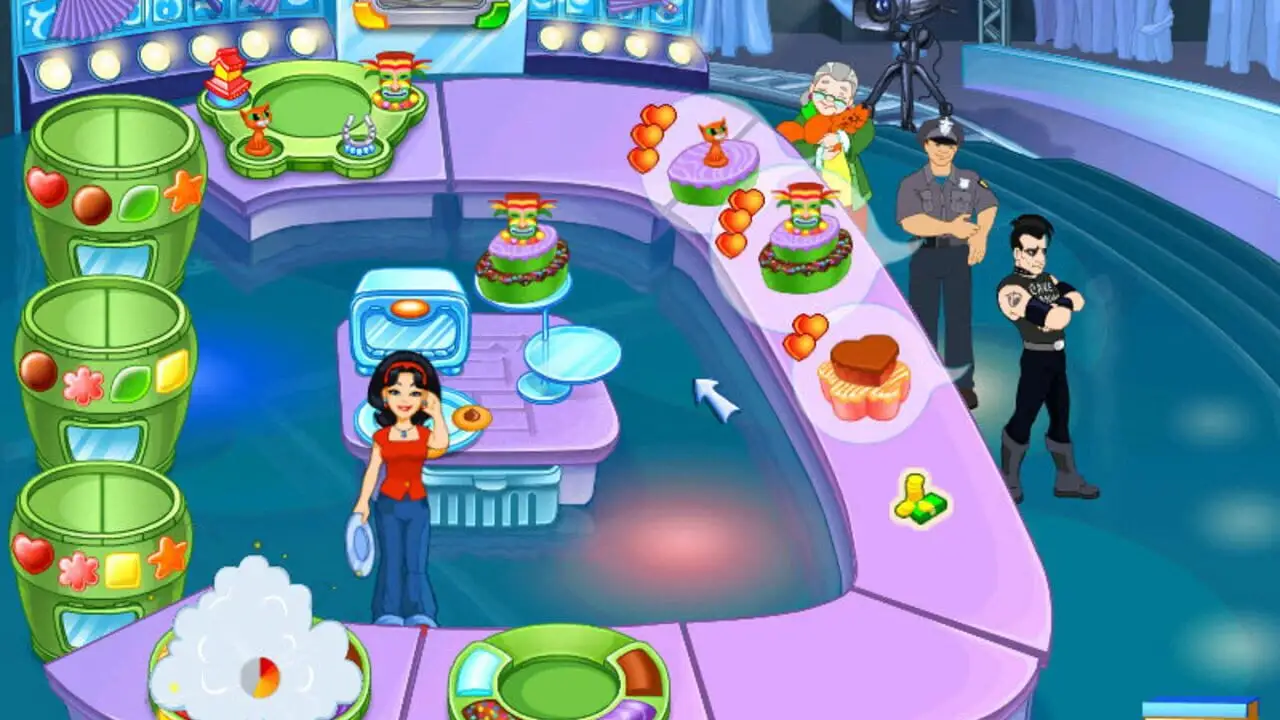Collect the coins and cash tip
Screen dimensions: 1280x720
(920, 497)
